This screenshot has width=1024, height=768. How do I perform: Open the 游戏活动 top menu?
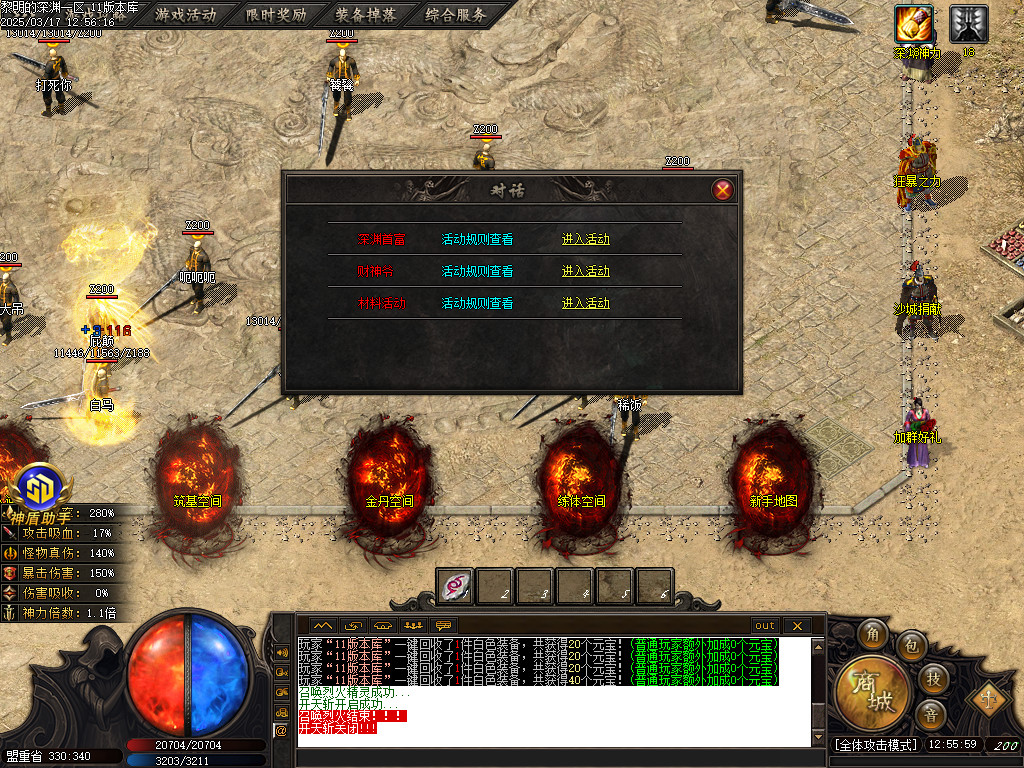coord(186,15)
